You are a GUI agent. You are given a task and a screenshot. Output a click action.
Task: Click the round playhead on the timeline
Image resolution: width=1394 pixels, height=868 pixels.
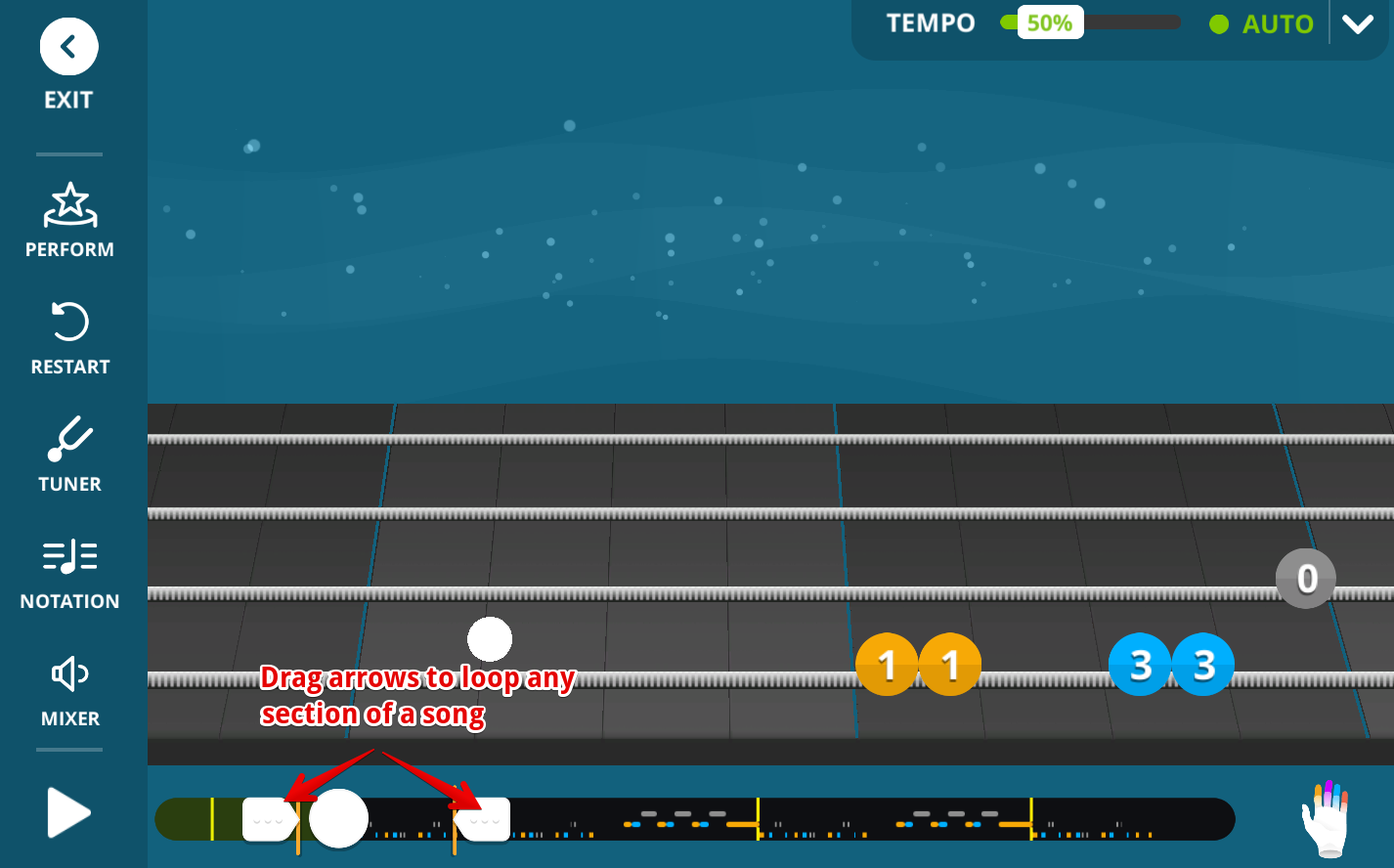338,819
